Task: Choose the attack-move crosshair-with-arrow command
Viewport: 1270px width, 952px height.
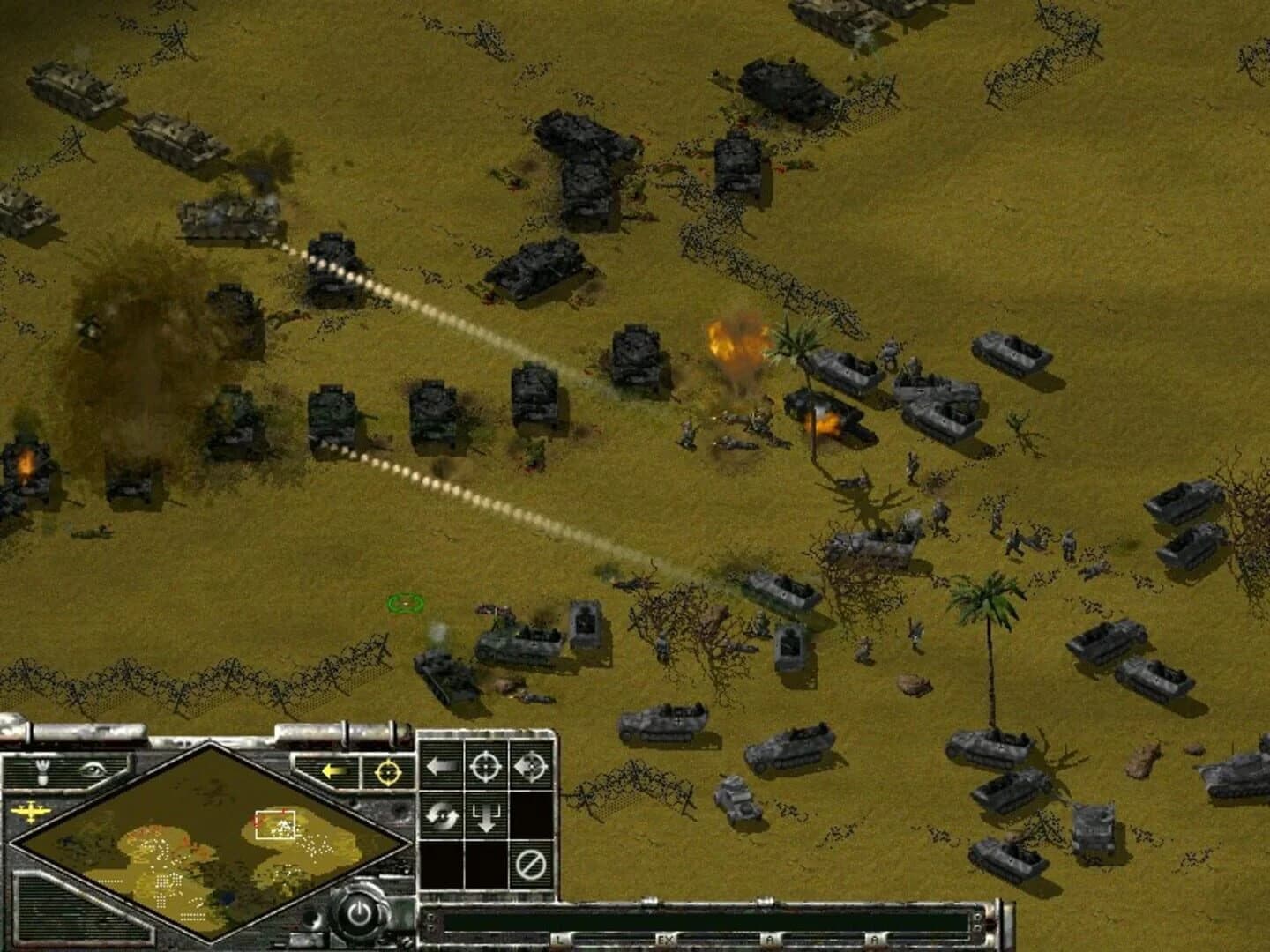Action: tap(532, 765)
